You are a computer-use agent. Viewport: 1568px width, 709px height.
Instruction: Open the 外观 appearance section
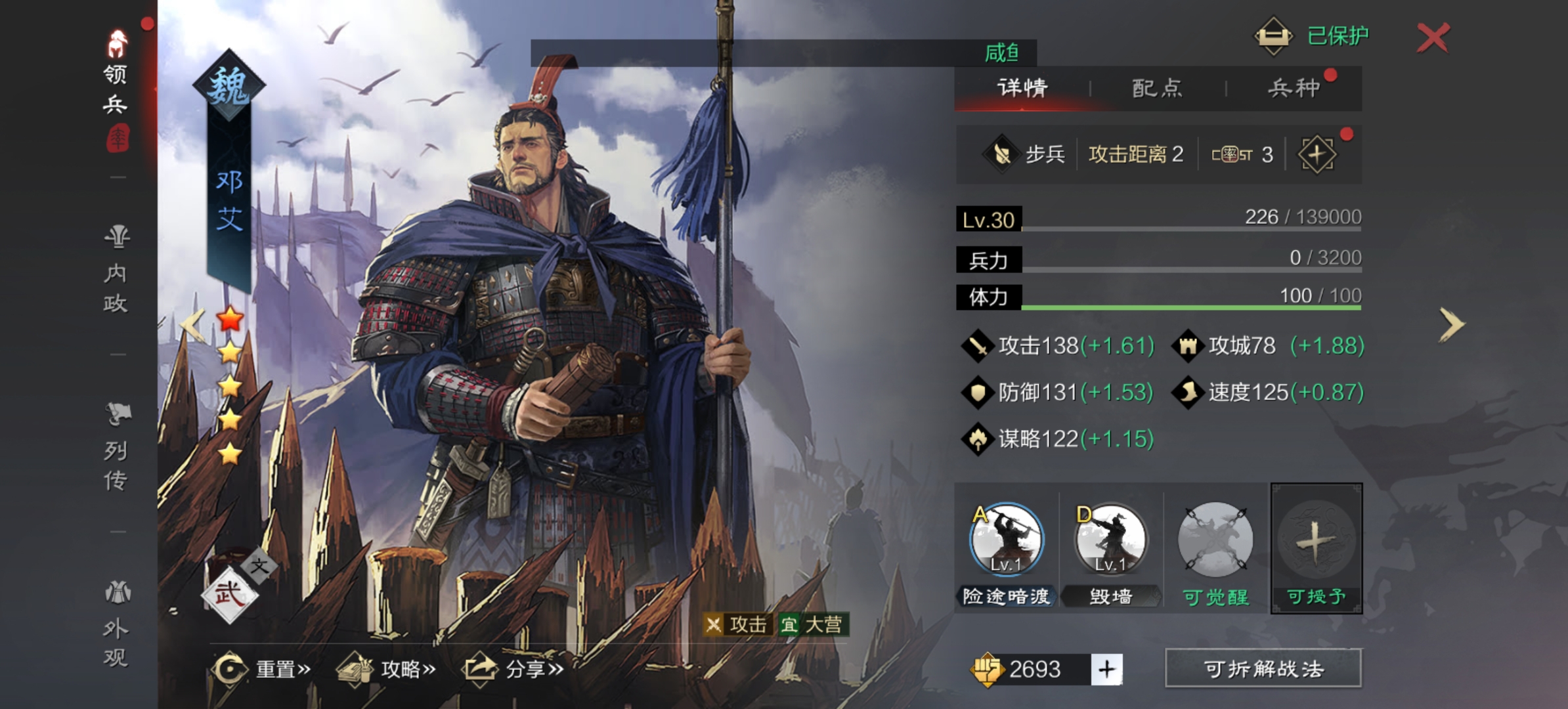click(116, 625)
